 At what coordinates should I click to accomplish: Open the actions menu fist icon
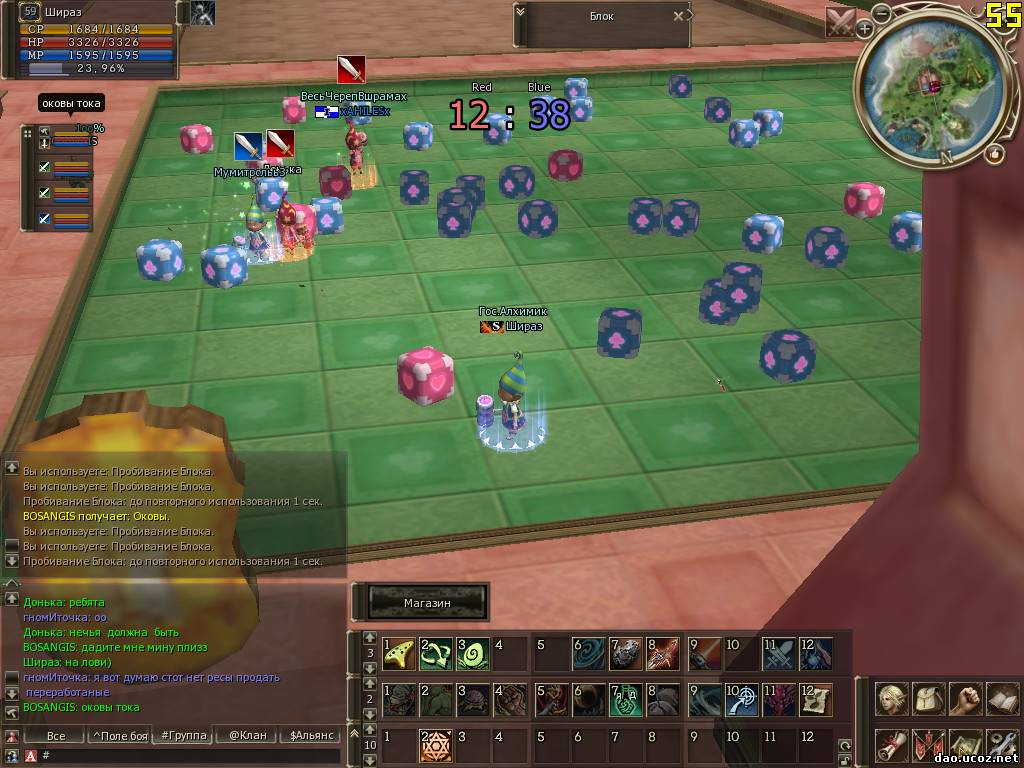pyautogui.click(x=965, y=699)
